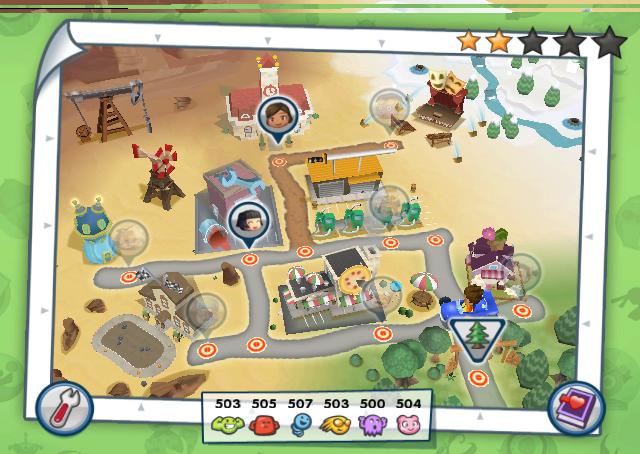This screenshot has width=640, height=454.
Task: Select the brown-haired girl map pin
Action: click(273, 114)
